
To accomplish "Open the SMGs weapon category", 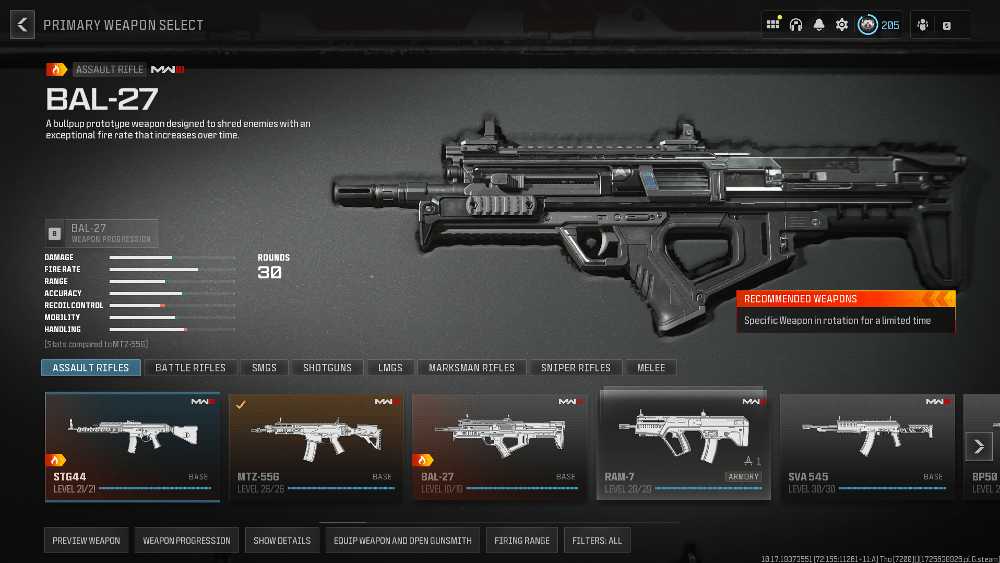I will pos(265,368).
